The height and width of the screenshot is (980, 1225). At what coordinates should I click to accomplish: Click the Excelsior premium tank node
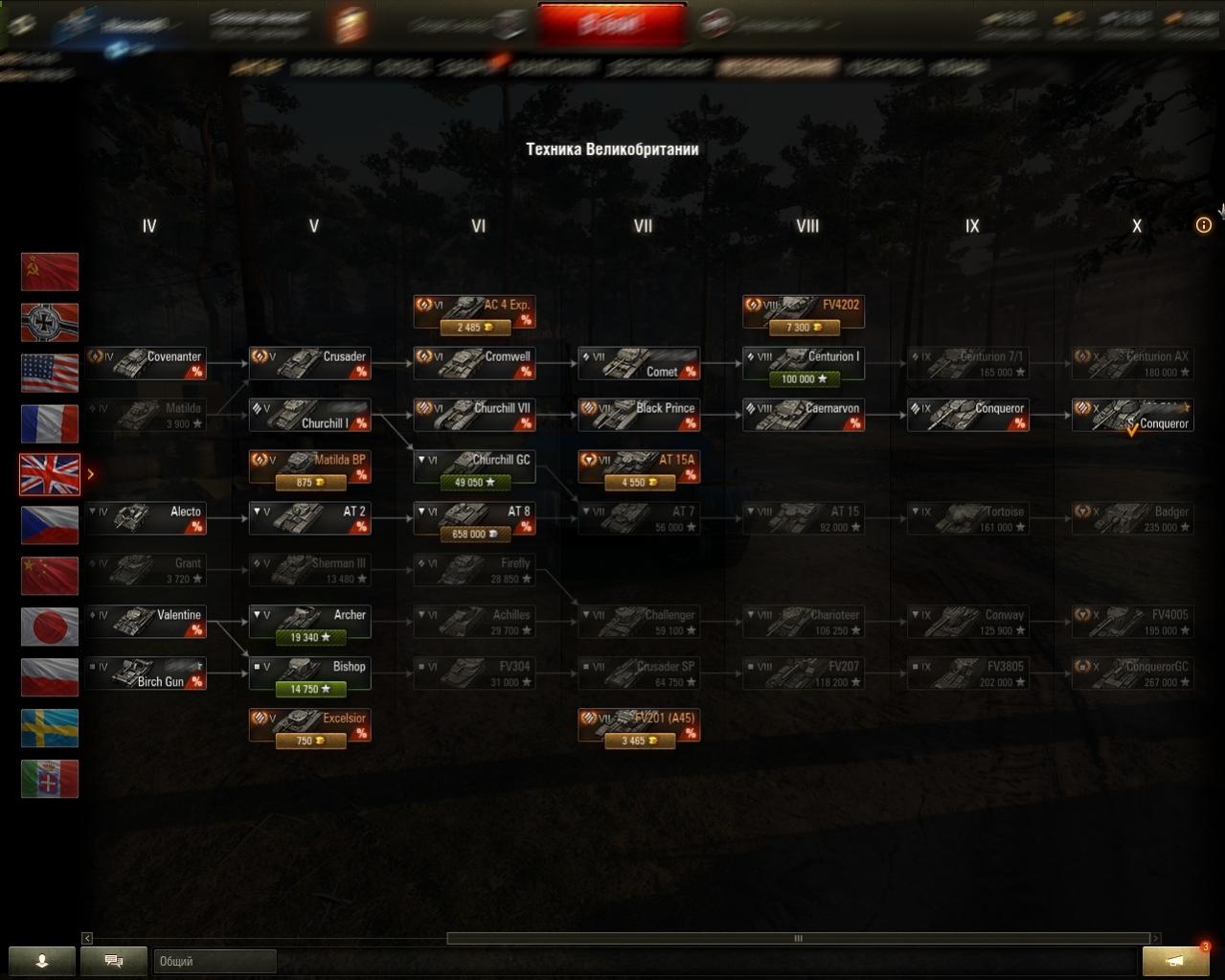coord(309,725)
